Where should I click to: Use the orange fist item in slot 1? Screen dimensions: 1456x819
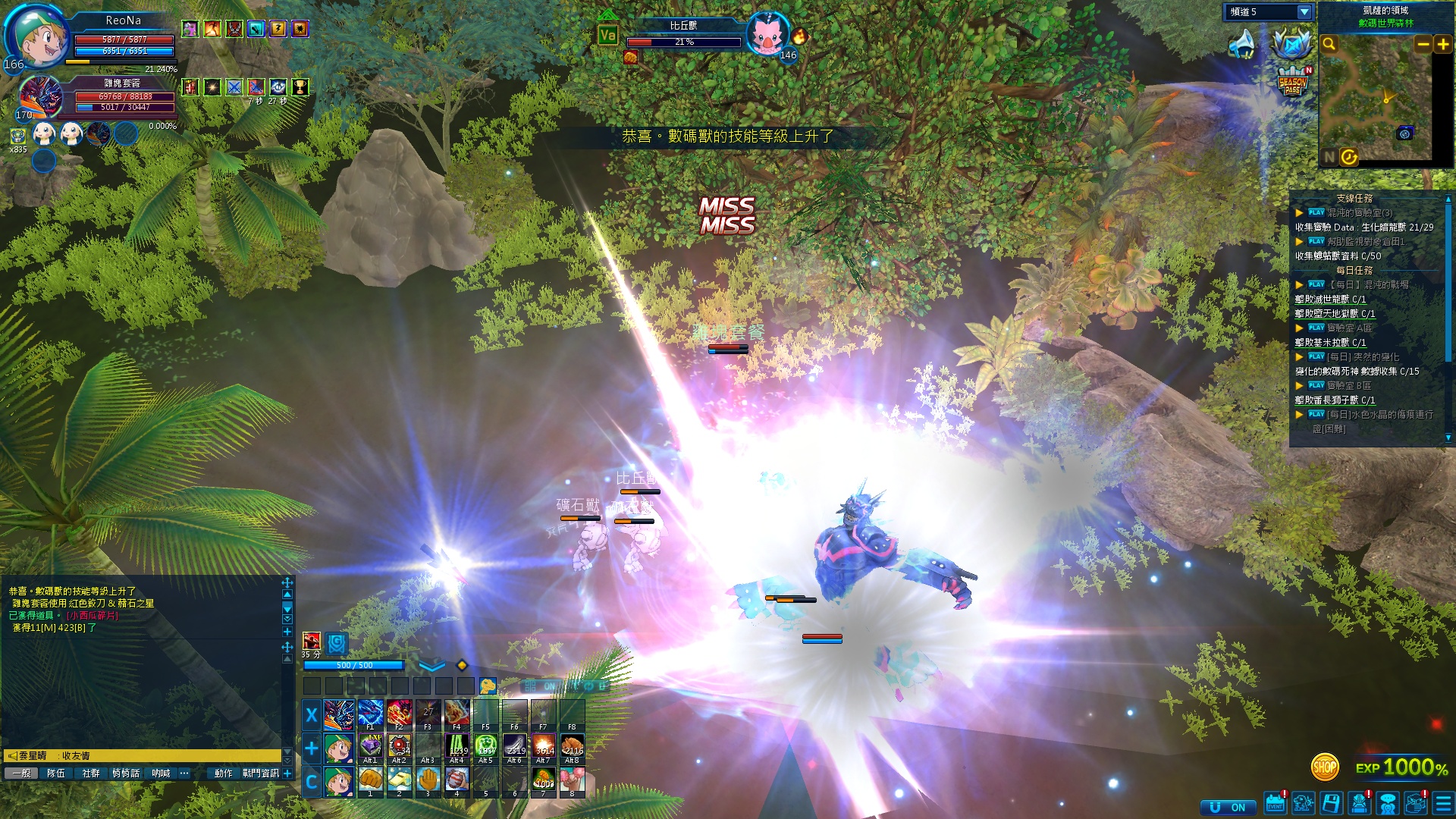click(x=371, y=780)
